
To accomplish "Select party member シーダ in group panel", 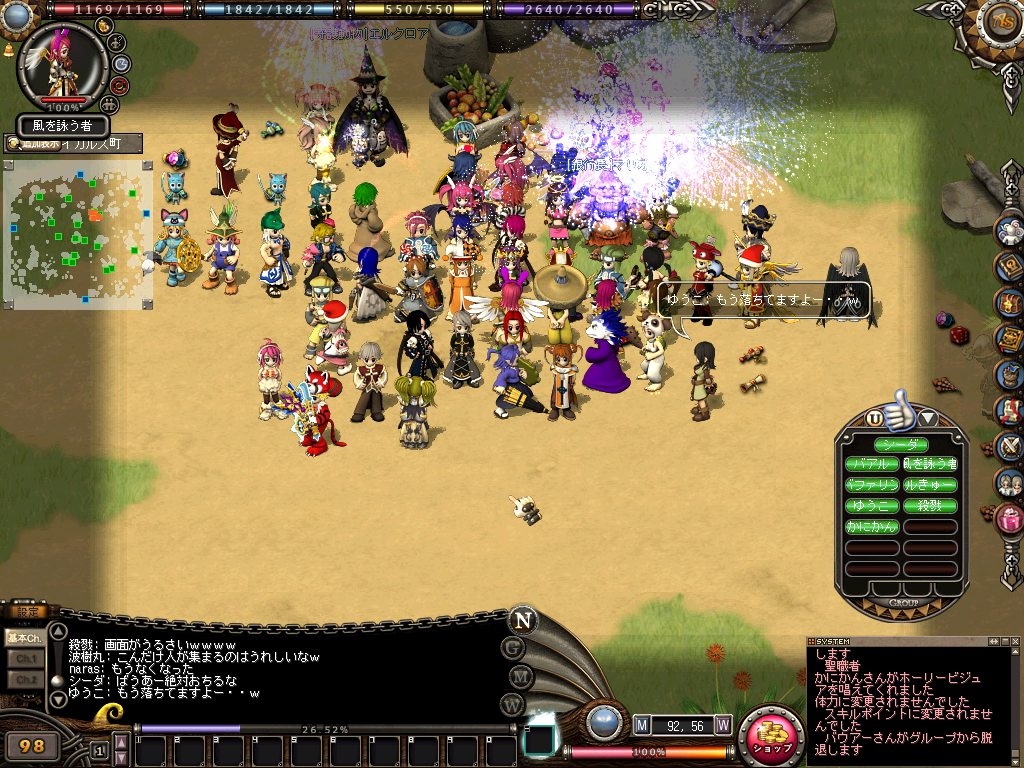I will [901, 445].
